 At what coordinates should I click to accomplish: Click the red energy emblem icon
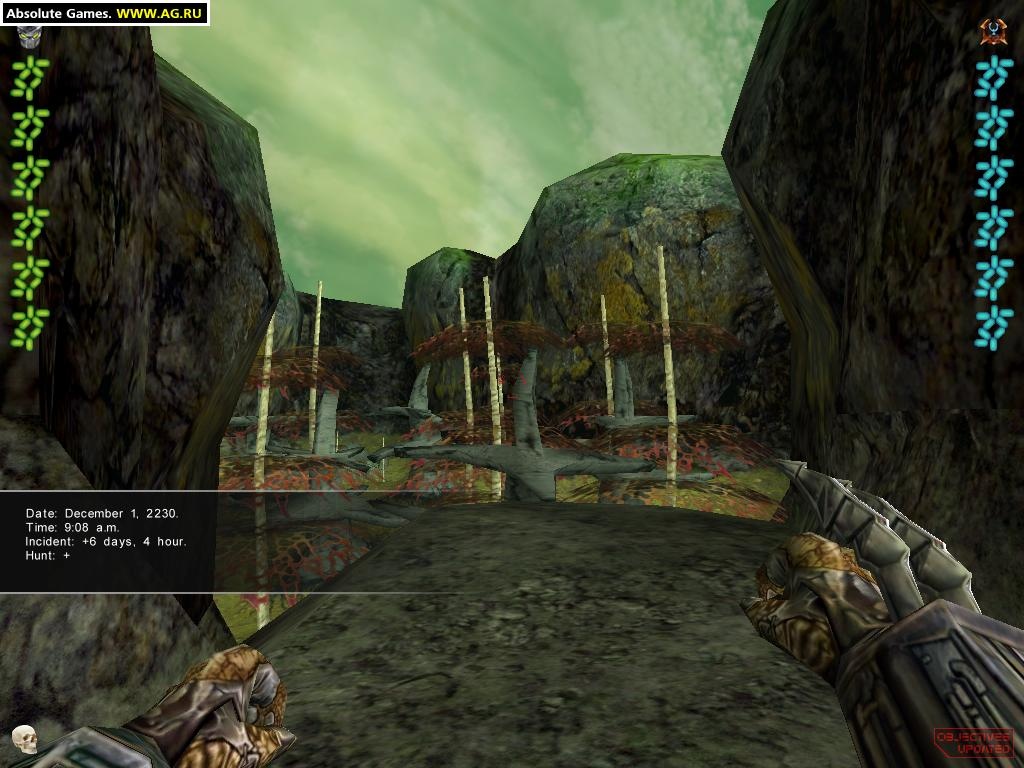992,31
